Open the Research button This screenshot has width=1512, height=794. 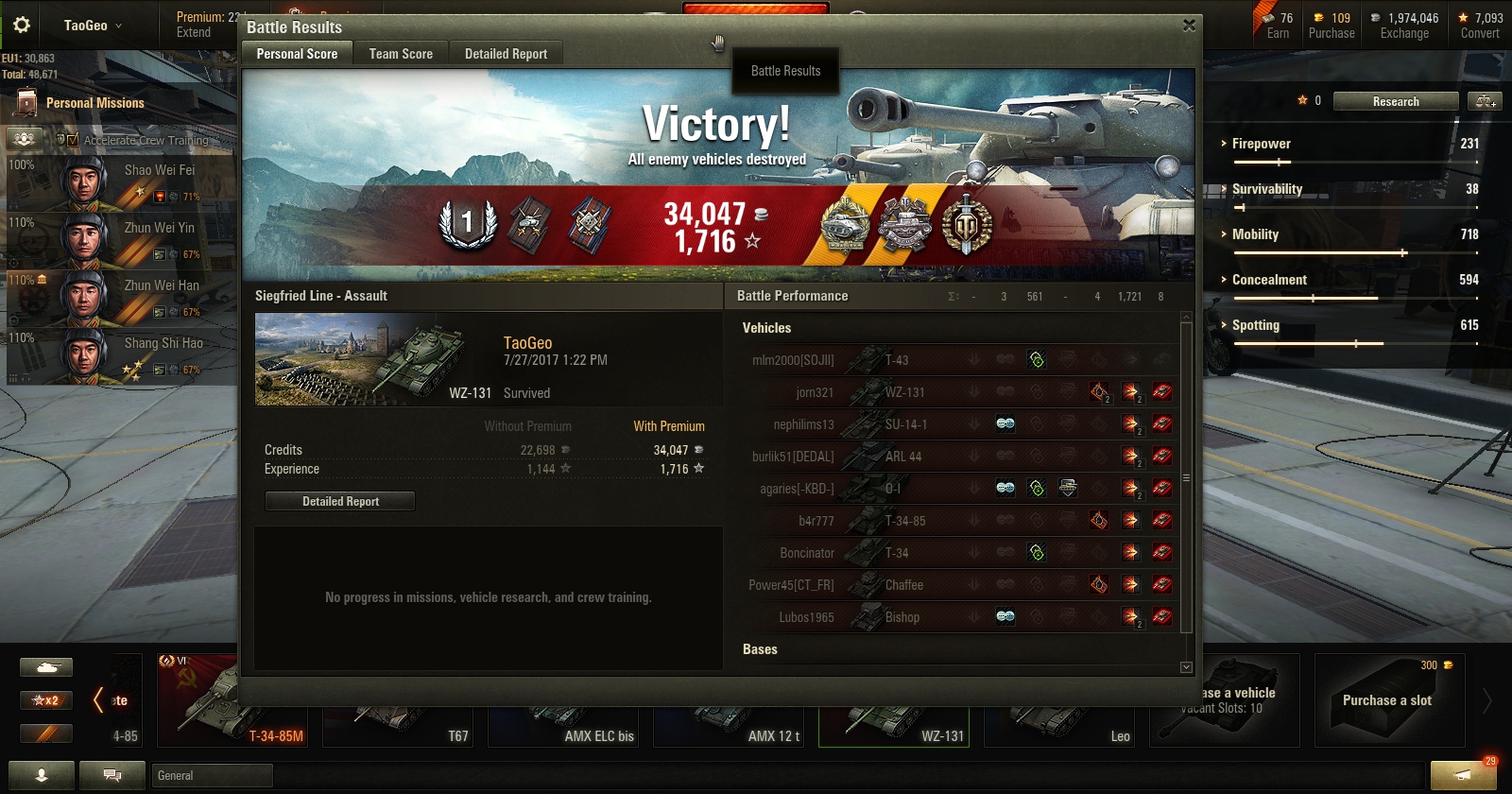tap(1395, 101)
